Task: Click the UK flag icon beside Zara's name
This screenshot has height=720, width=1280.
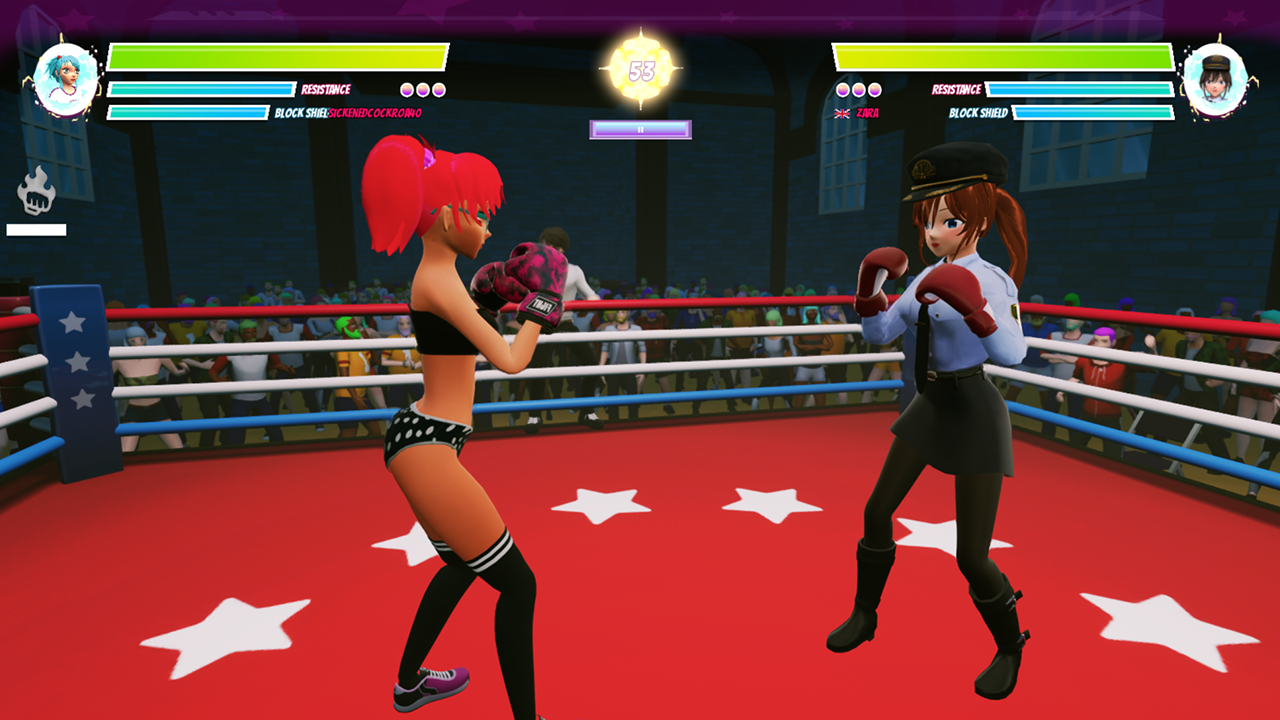Action: [841, 113]
